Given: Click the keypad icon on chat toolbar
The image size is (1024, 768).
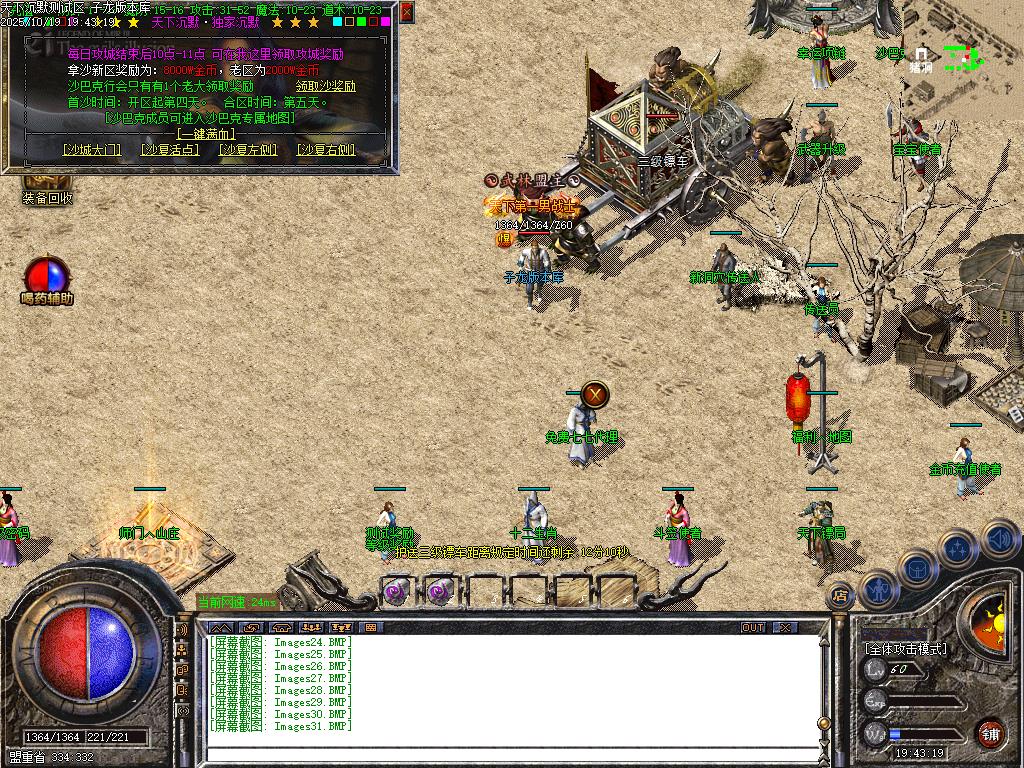Looking at the screenshot, I should pyautogui.click(x=371, y=627).
